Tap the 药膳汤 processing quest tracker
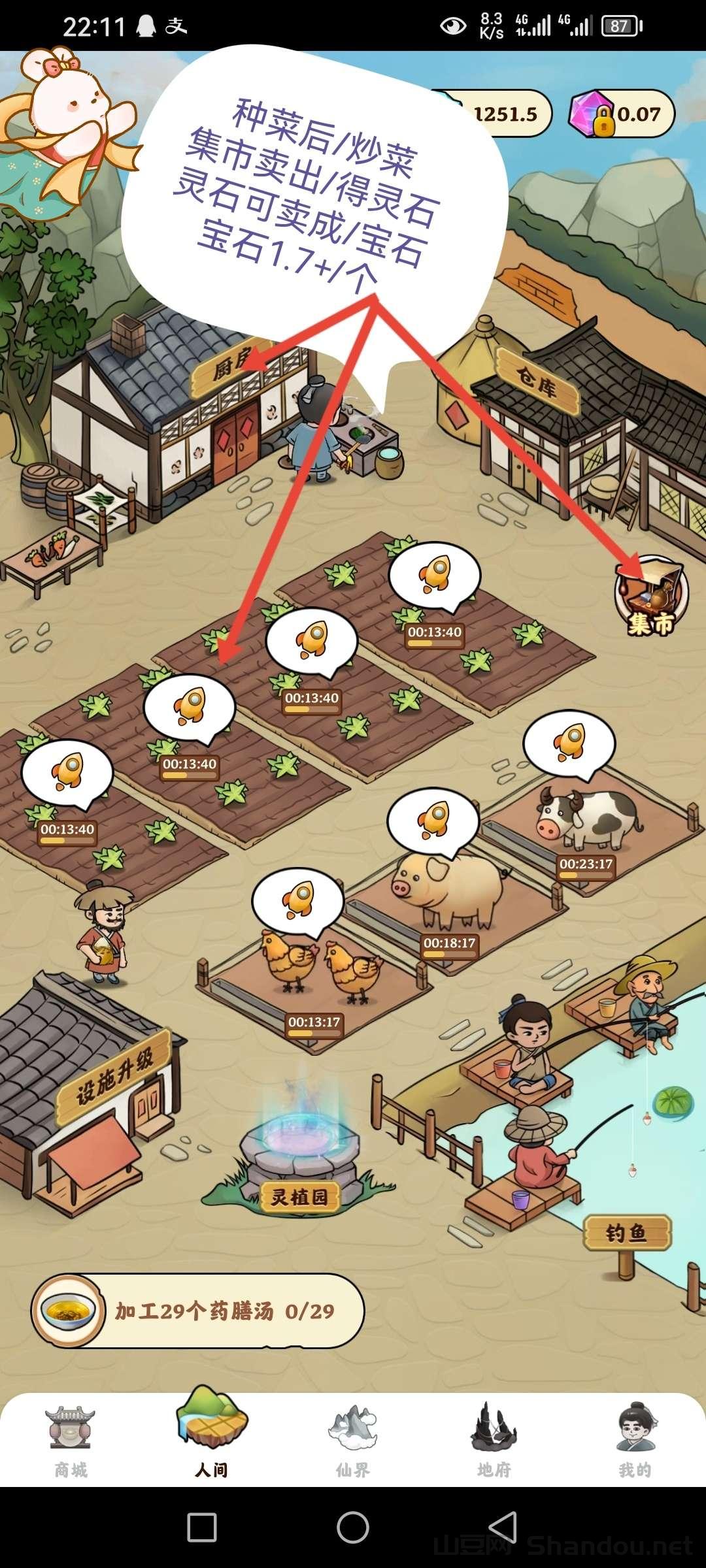Viewport: 706px width, 1568px height. pos(197,1310)
